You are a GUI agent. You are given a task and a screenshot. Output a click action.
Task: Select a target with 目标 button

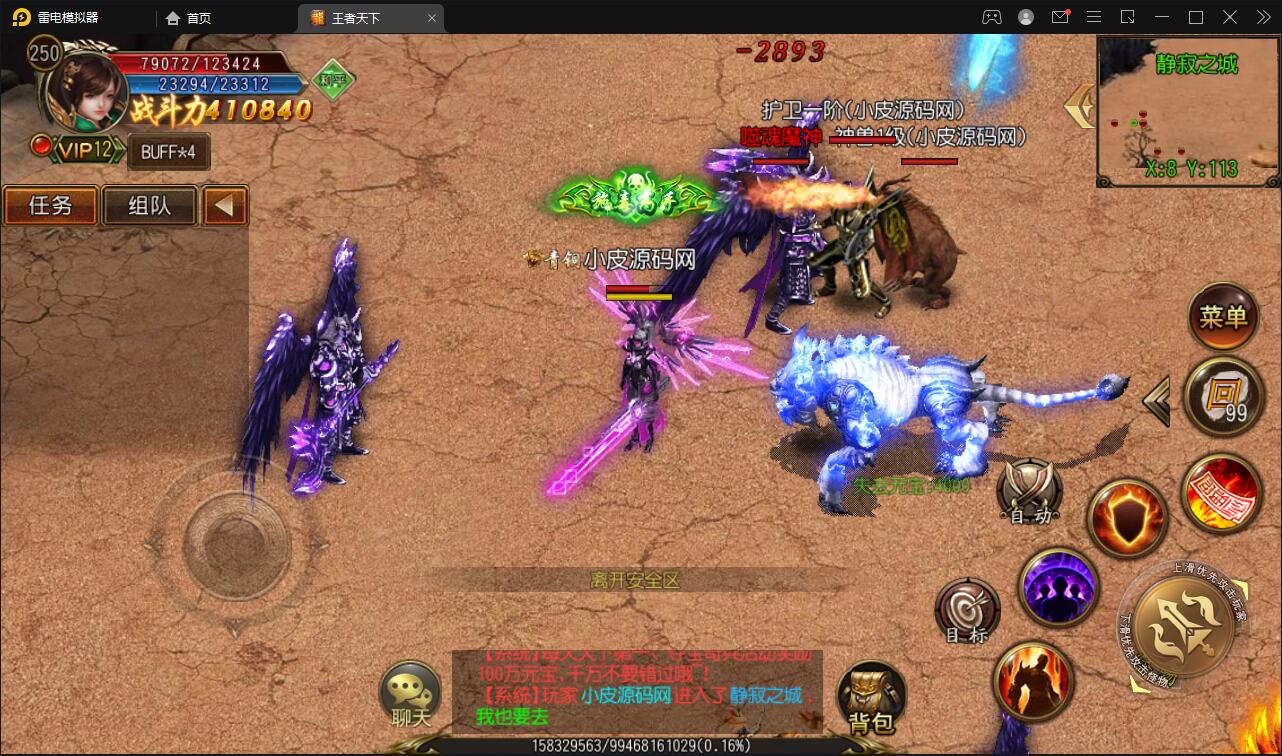pos(966,610)
